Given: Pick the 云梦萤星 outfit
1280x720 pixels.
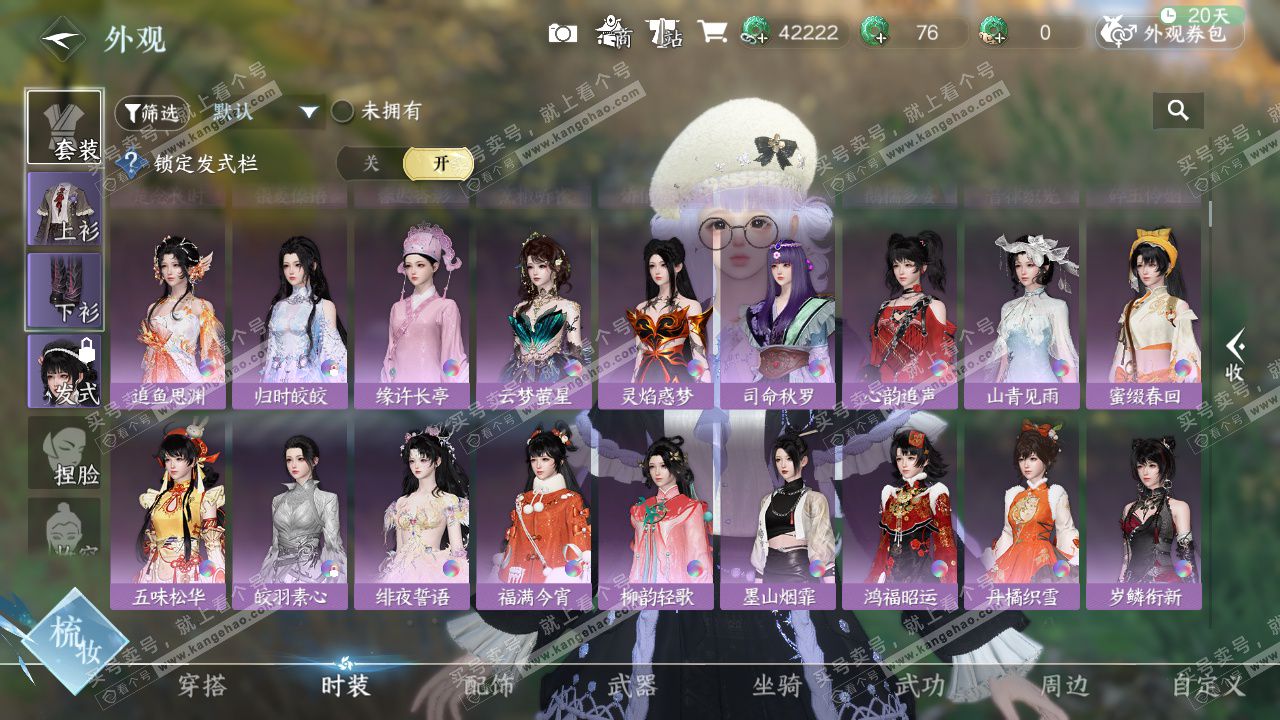Looking at the screenshot, I should click(534, 316).
